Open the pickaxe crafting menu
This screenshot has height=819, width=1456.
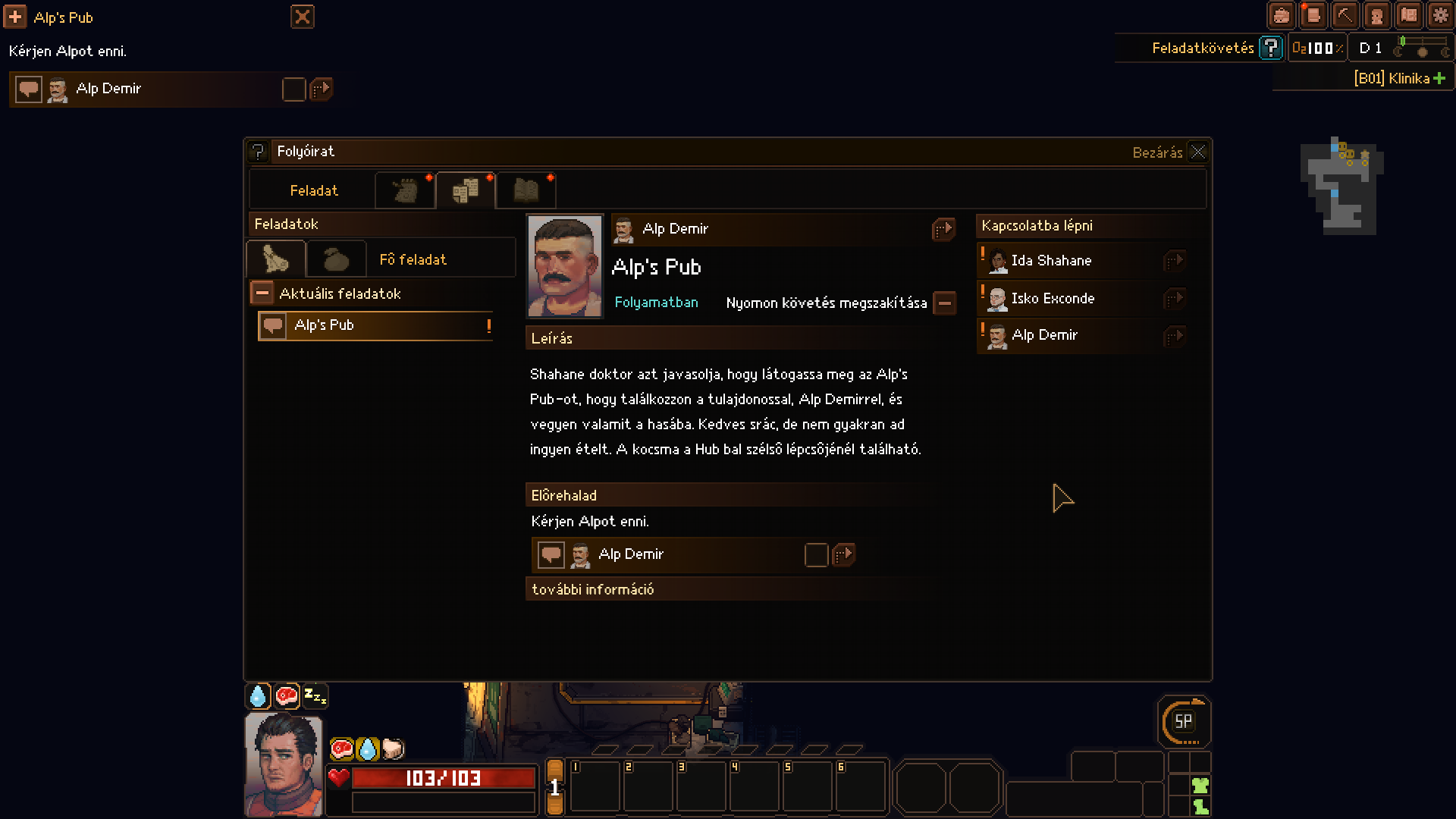(1345, 15)
